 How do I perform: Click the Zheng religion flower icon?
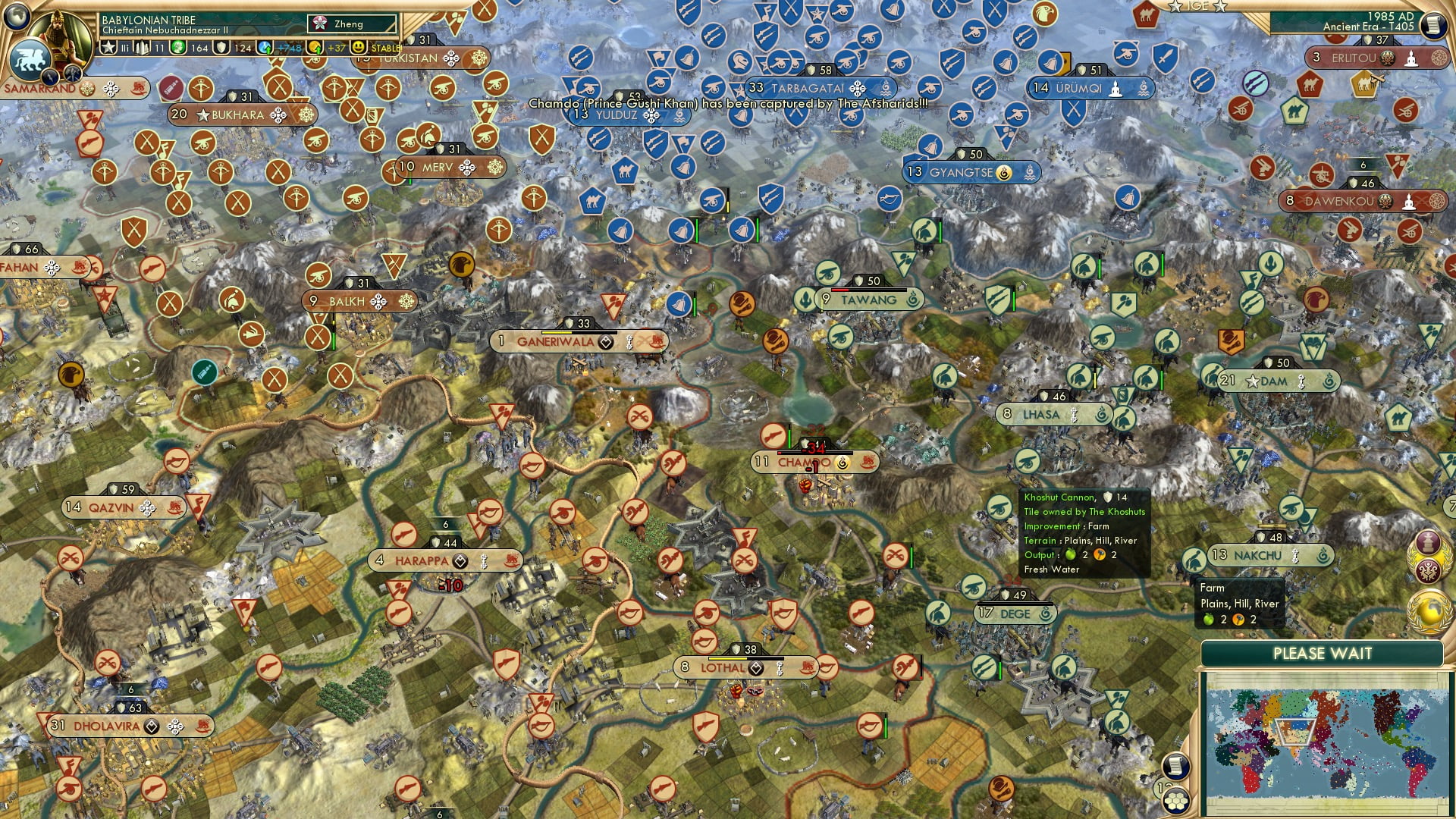320,23
